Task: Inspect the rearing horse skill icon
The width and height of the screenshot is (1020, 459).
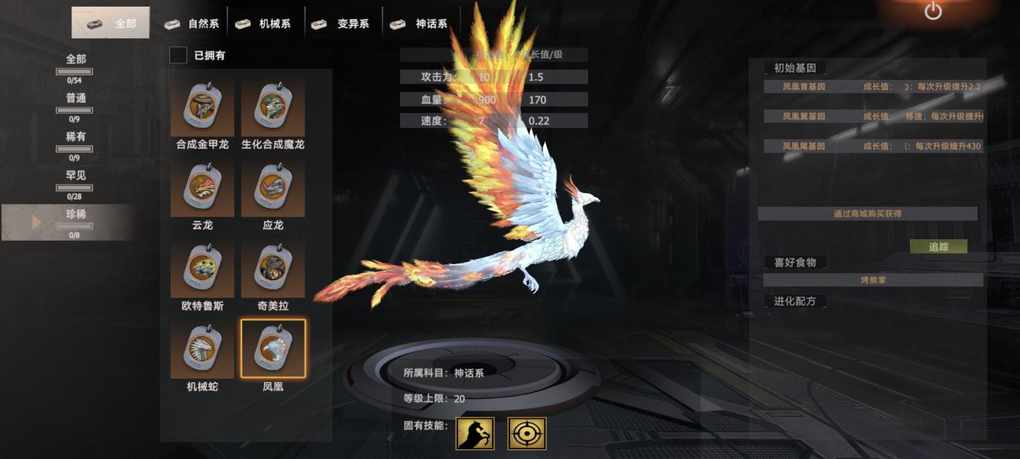Action: click(475, 433)
